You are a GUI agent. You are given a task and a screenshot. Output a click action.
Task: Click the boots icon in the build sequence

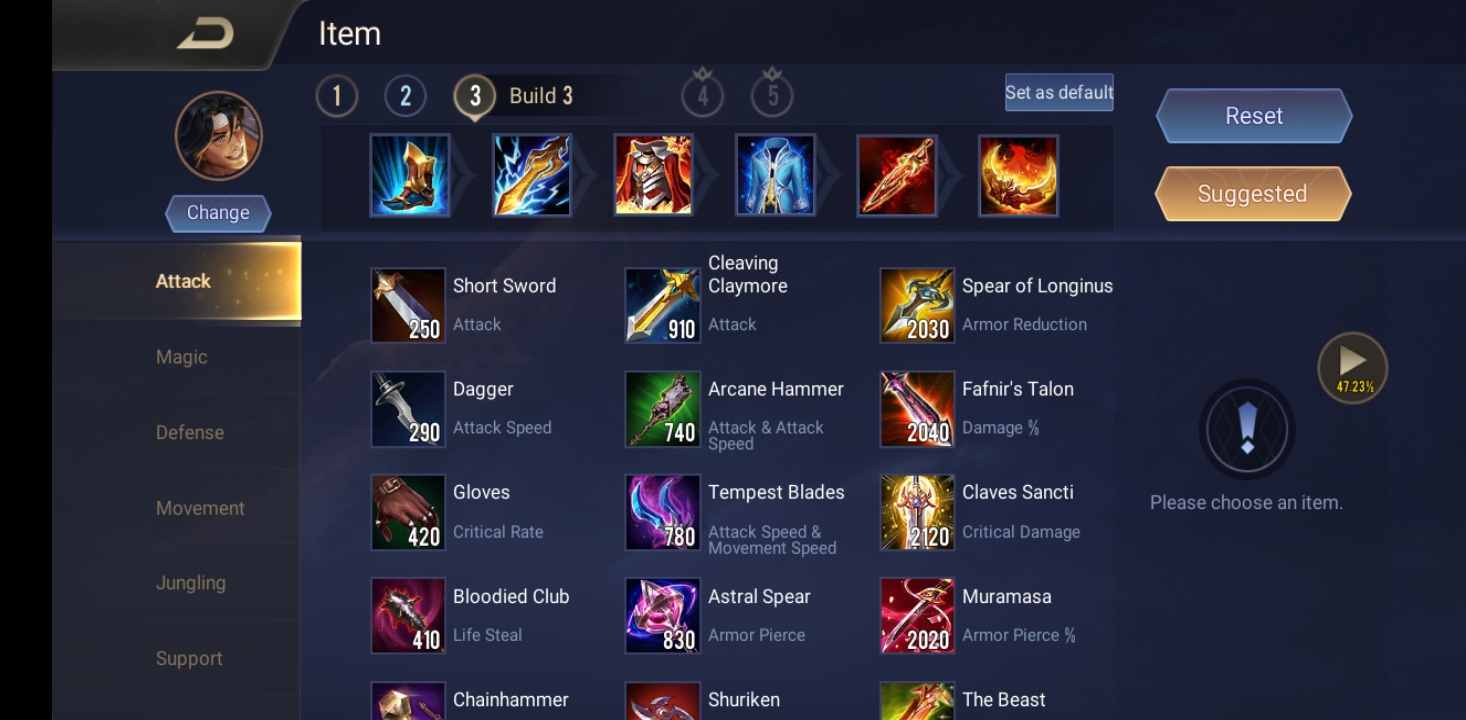408,176
